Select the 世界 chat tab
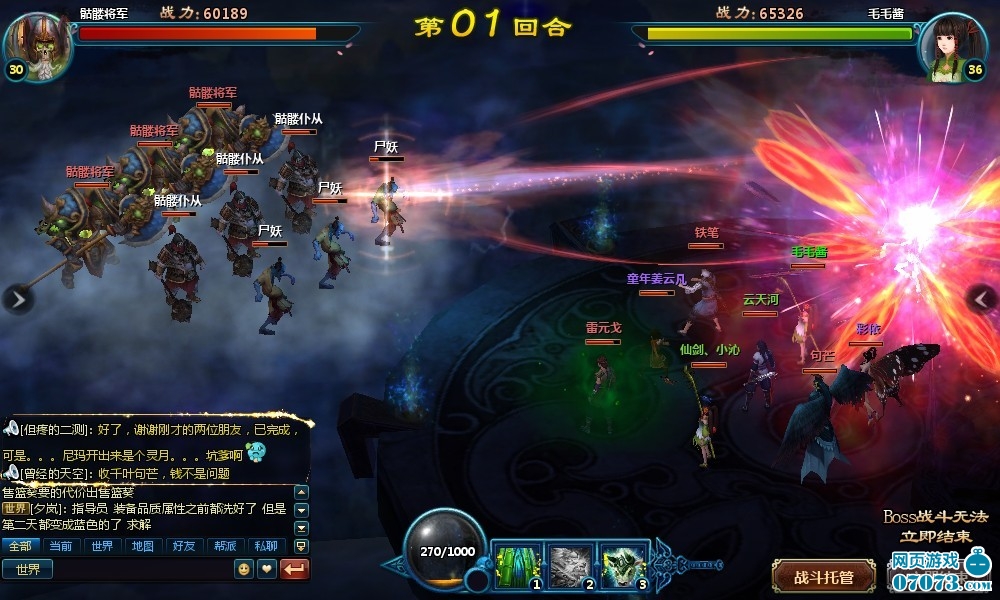The image size is (1000, 600). (x=102, y=546)
